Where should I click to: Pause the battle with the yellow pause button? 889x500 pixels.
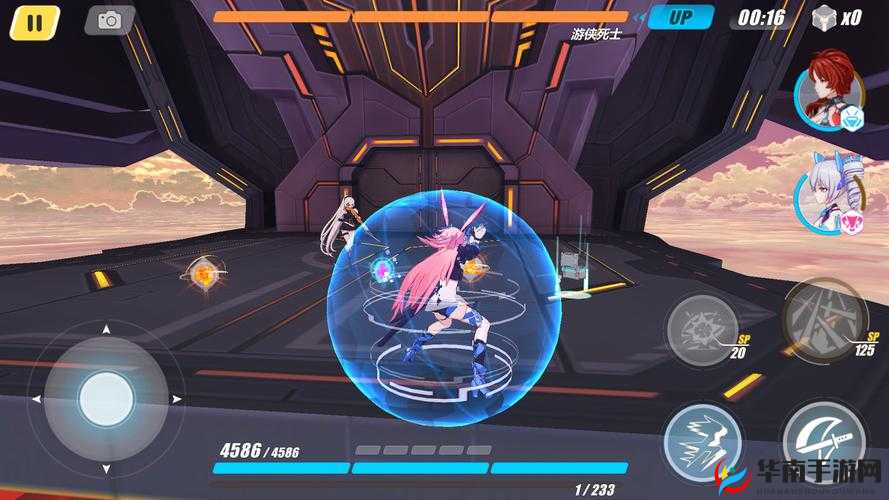tap(35, 21)
